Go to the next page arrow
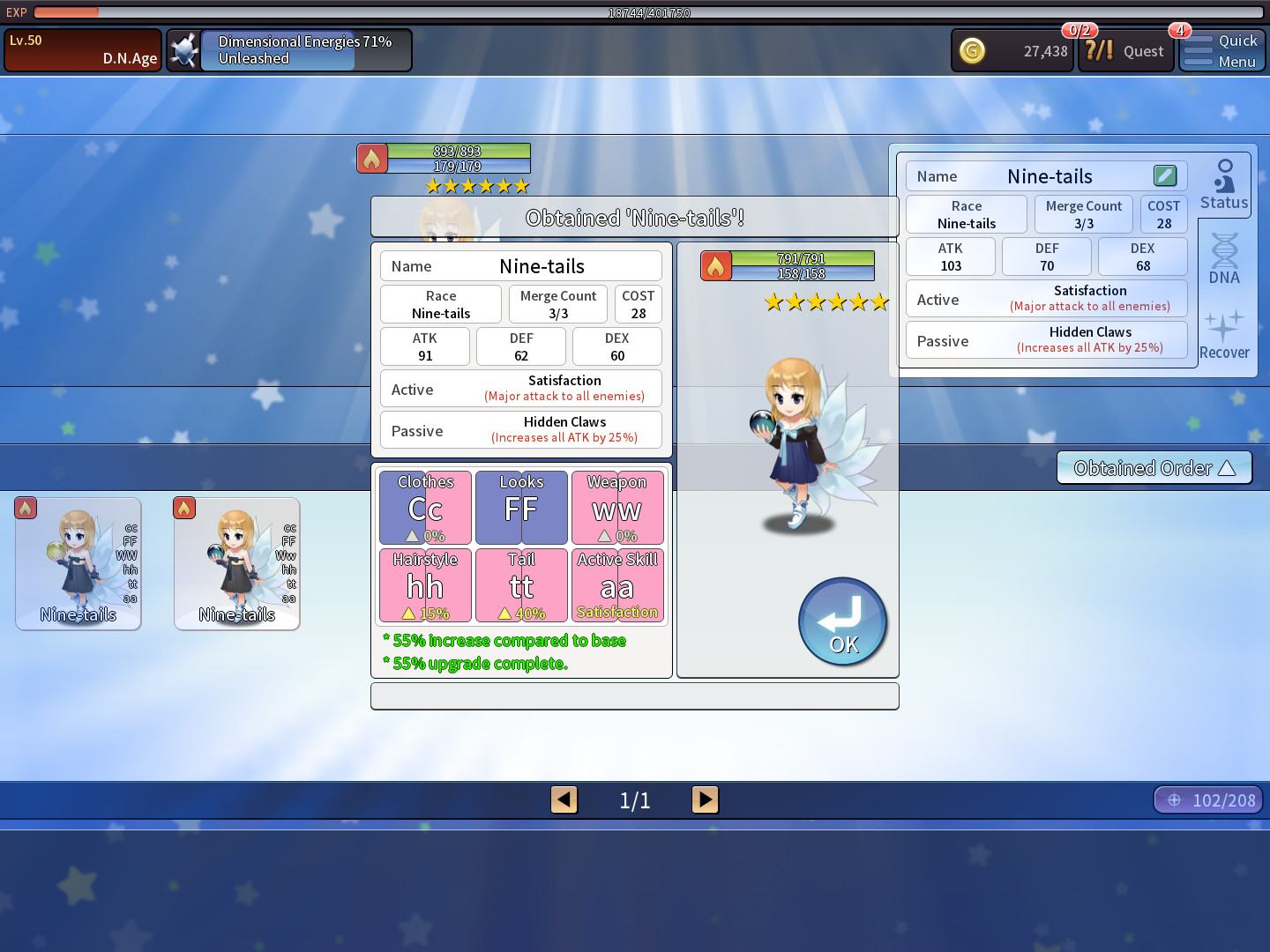This screenshot has height=952, width=1270. tap(705, 800)
